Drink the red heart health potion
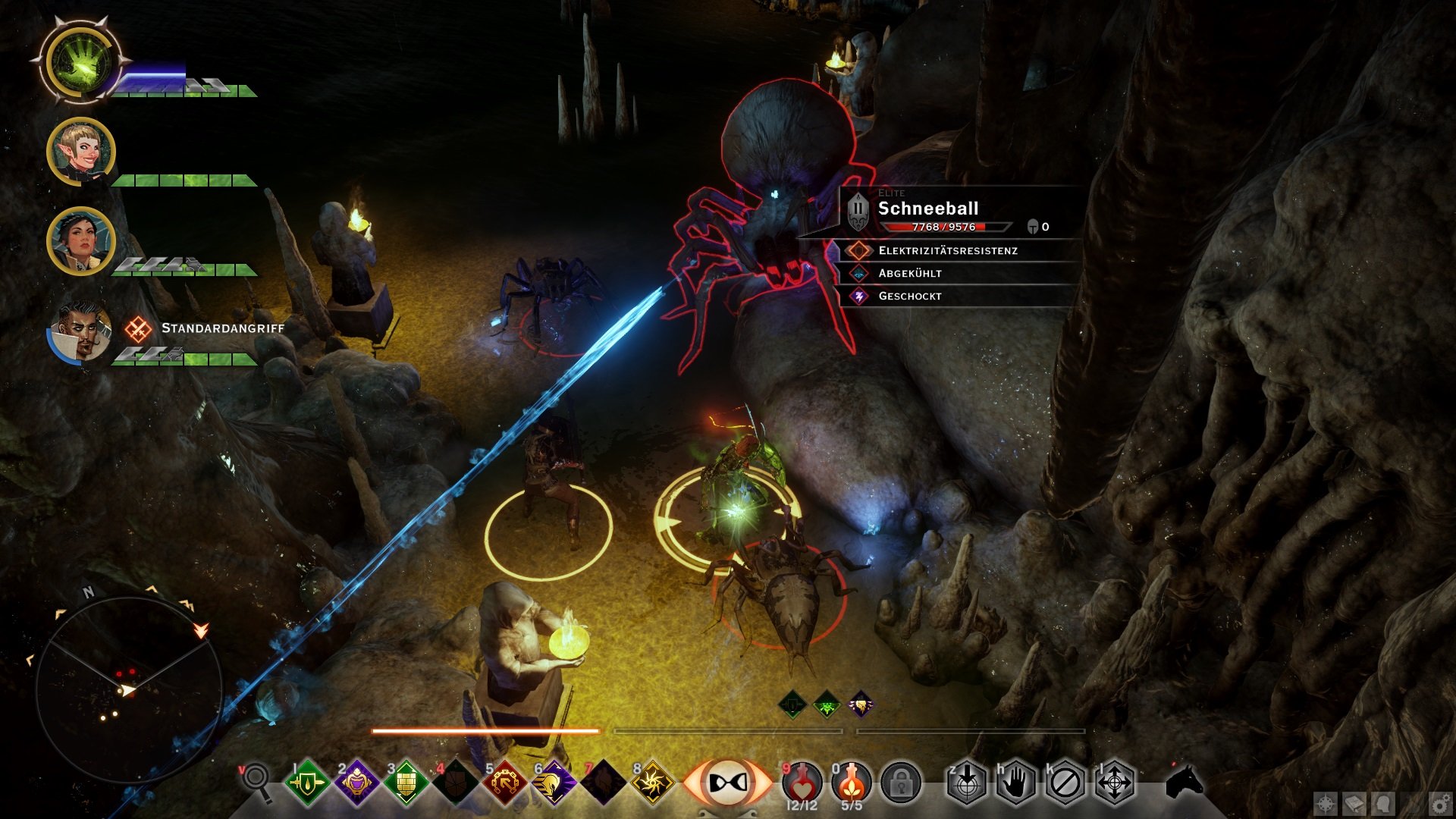The image size is (1456, 819). pyautogui.click(x=802, y=783)
